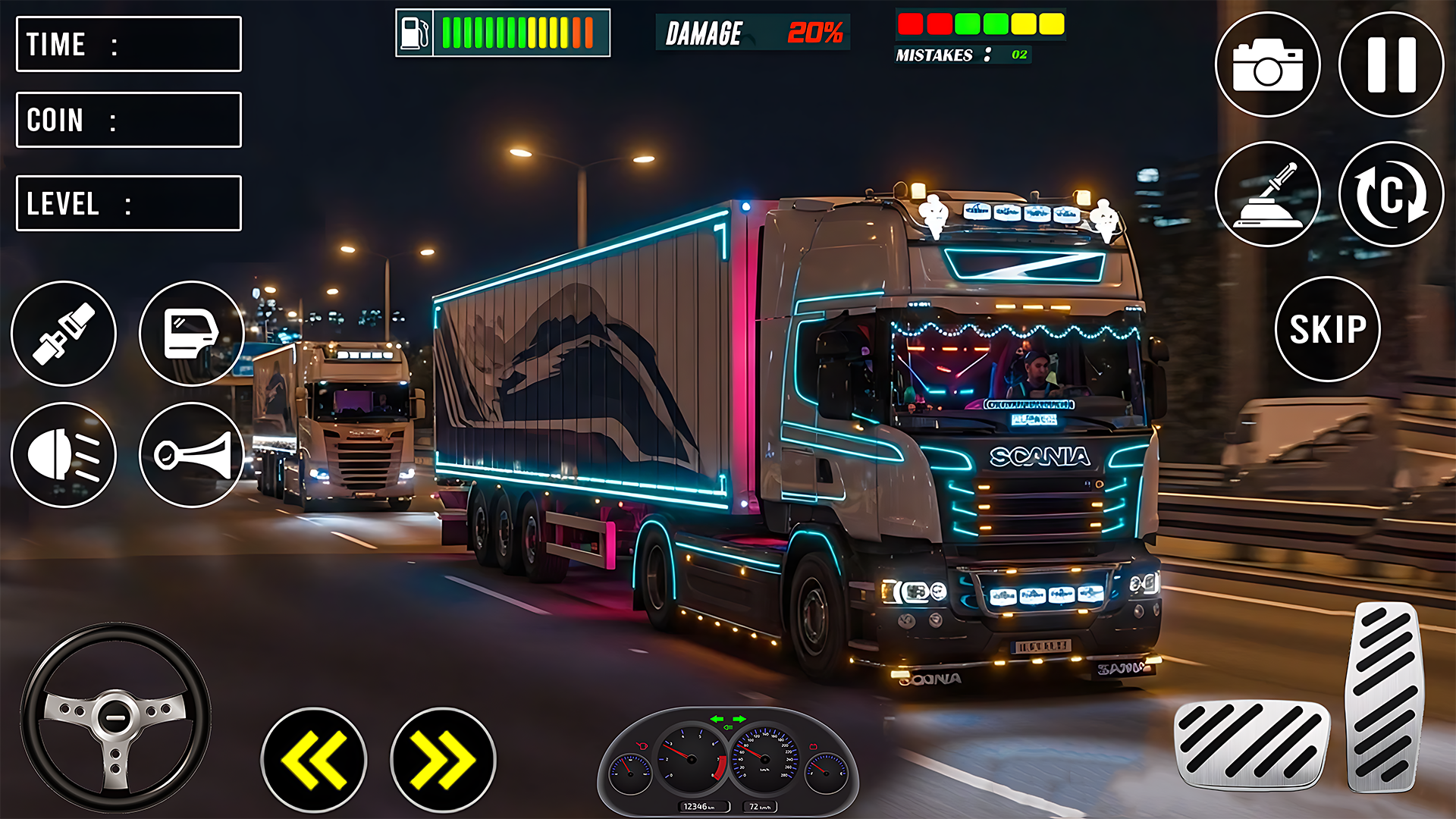The image size is (1456, 819).
Task: Pause the game
Action: [1391, 64]
